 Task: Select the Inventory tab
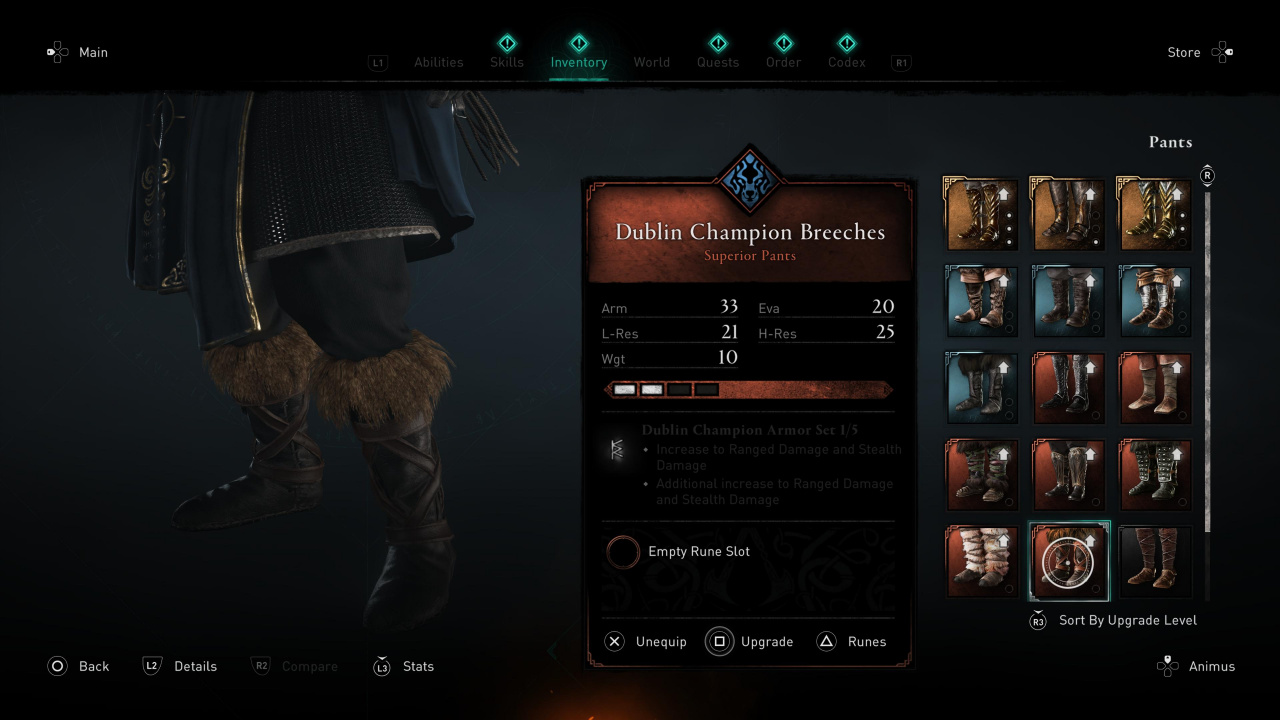(x=578, y=62)
